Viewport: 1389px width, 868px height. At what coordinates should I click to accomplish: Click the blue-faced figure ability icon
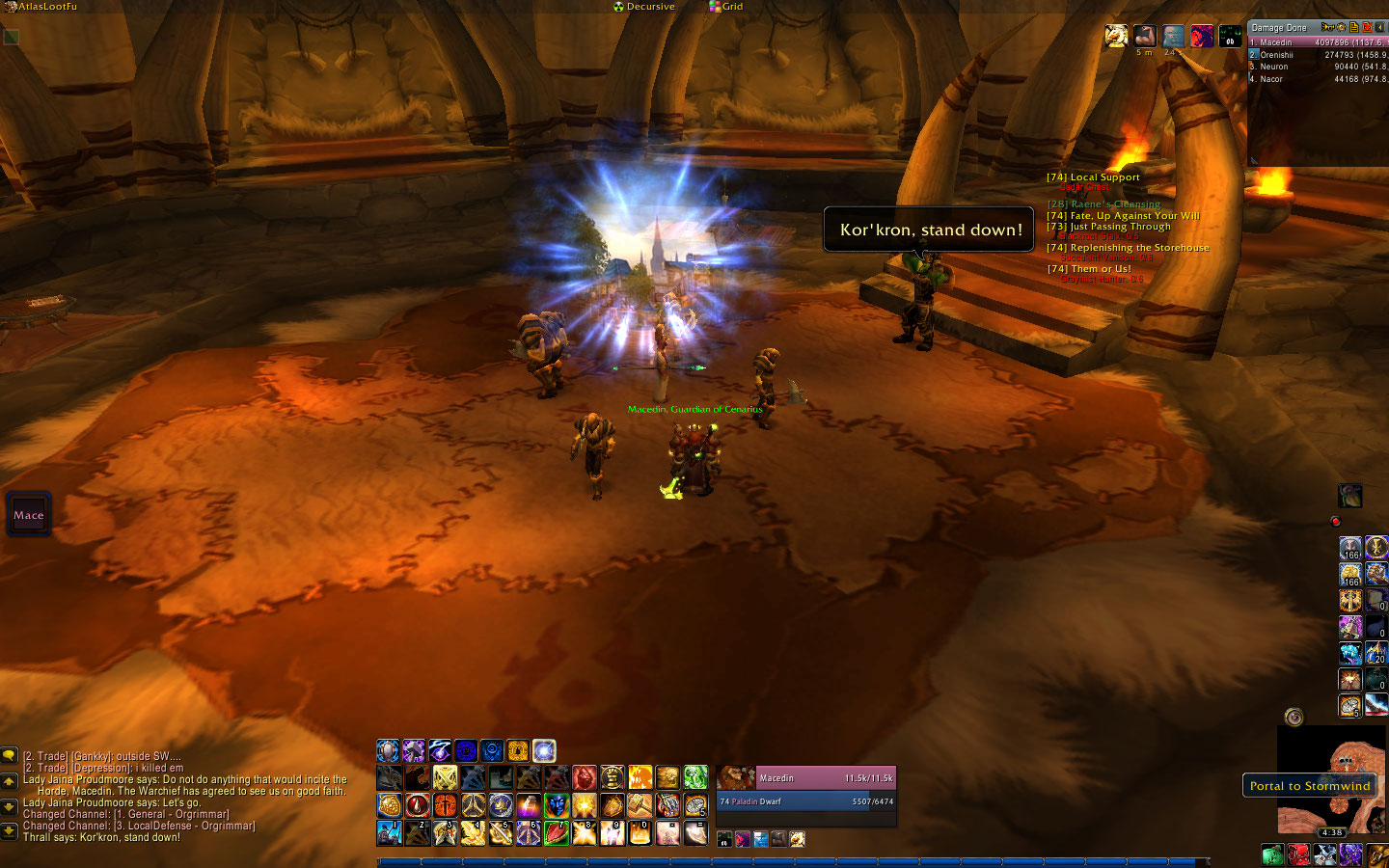point(557,804)
